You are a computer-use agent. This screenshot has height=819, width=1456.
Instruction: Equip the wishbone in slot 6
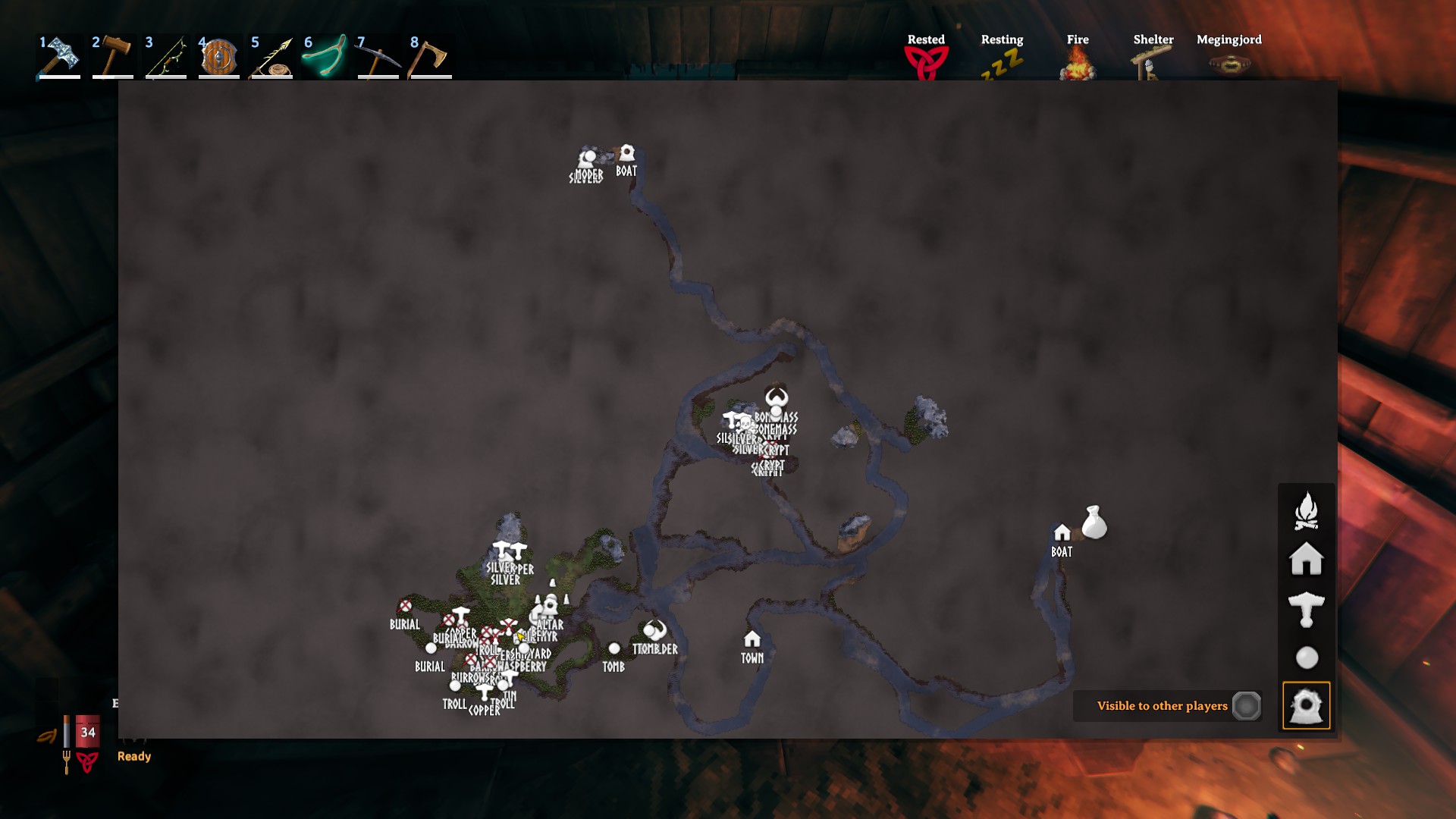[325, 57]
